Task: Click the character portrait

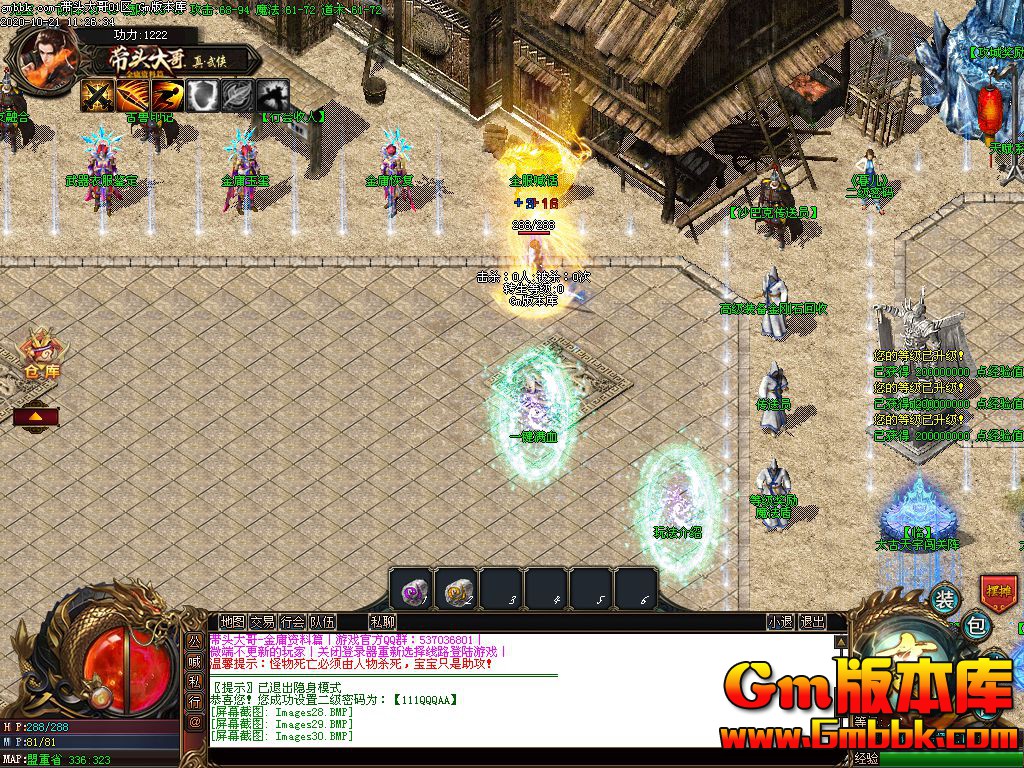Action: coord(44,56)
